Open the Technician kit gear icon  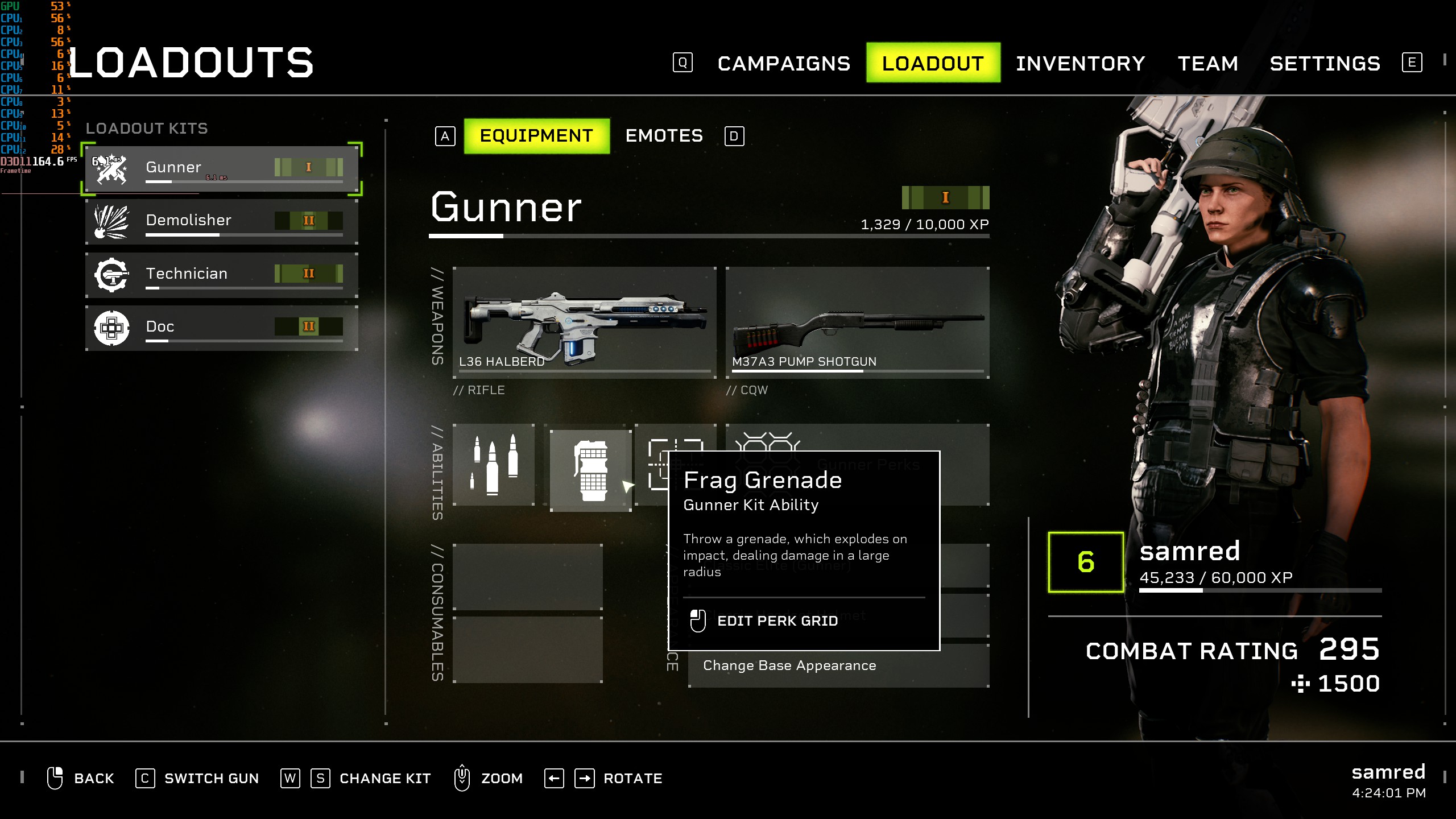pyautogui.click(x=112, y=274)
